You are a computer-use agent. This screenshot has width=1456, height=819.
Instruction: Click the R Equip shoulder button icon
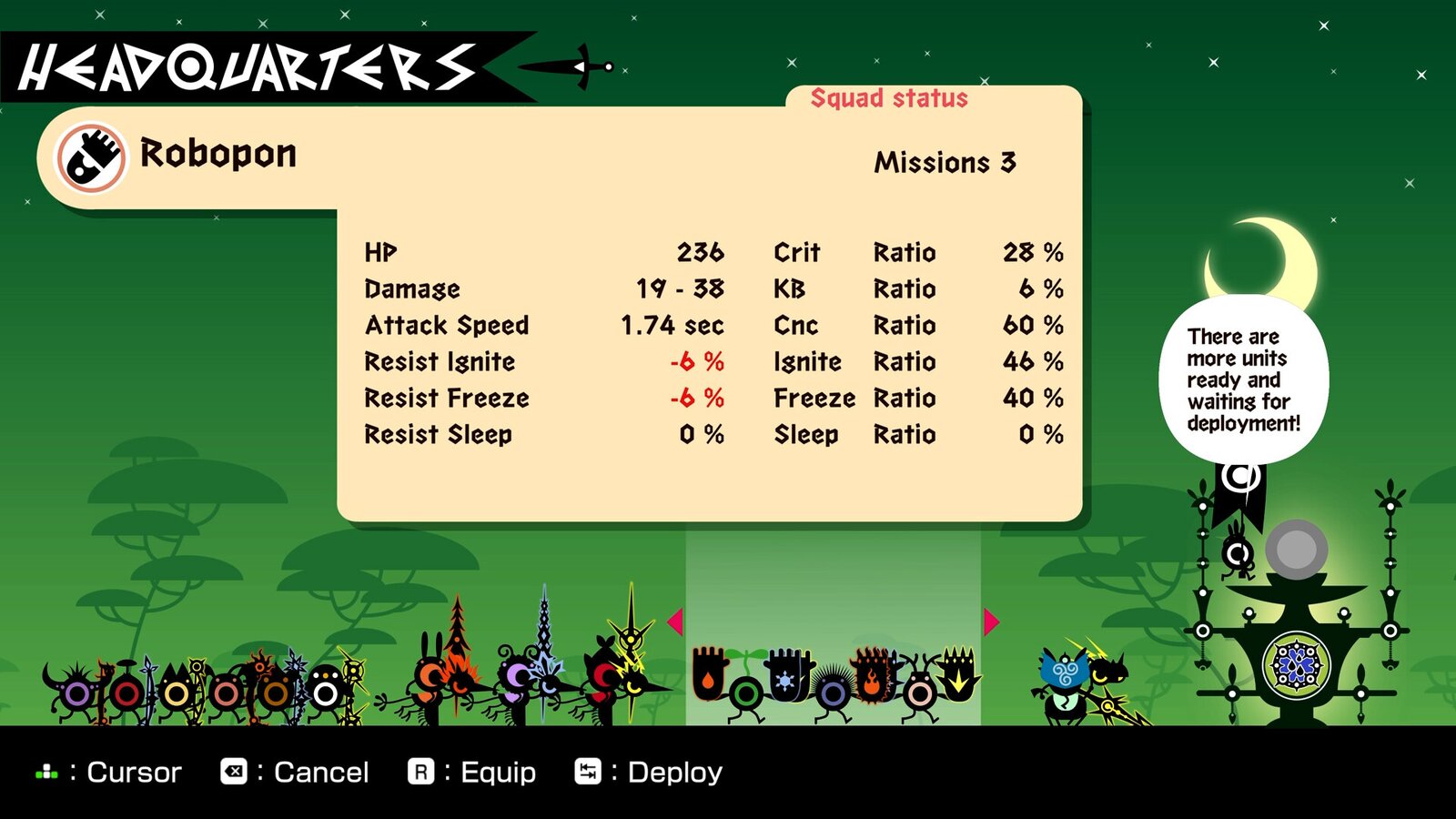[x=420, y=772]
